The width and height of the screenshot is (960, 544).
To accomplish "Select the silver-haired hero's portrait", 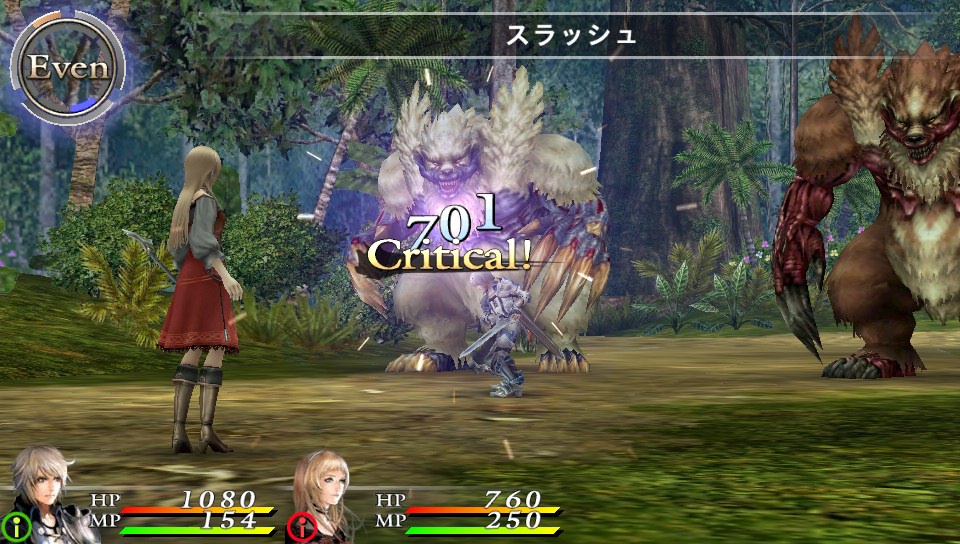I will [45, 492].
